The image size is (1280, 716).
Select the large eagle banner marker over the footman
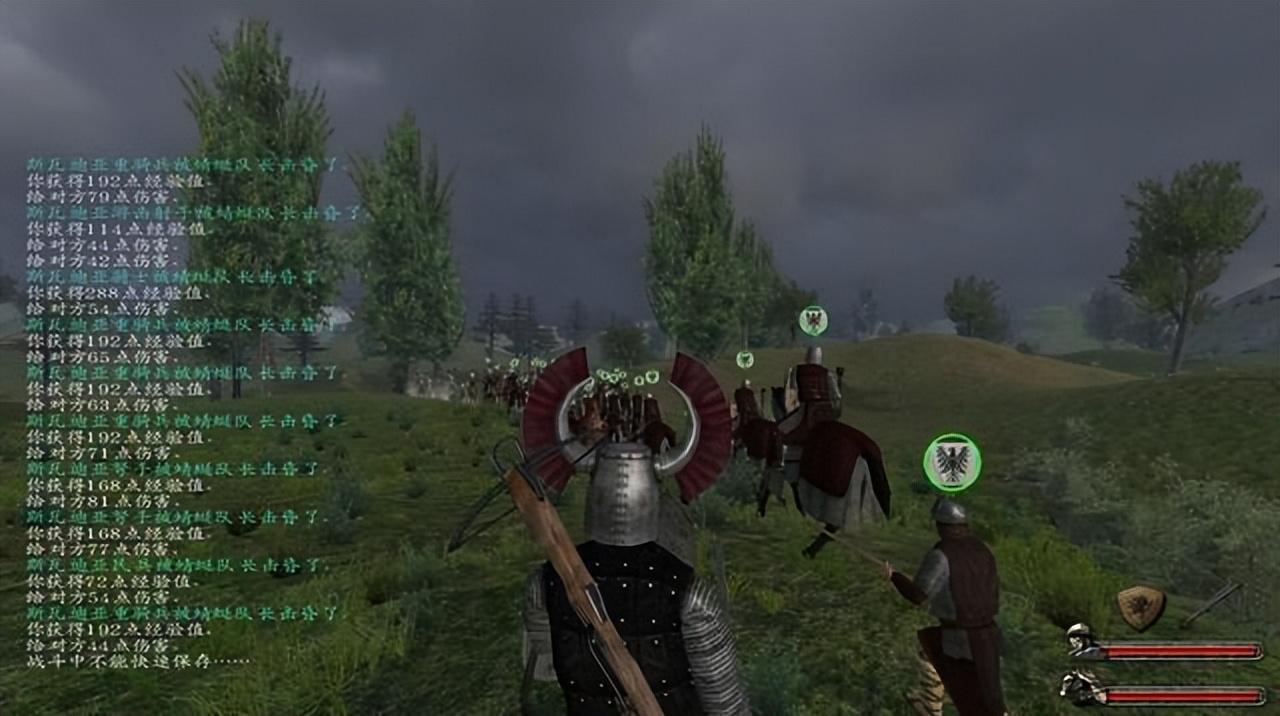click(952, 462)
